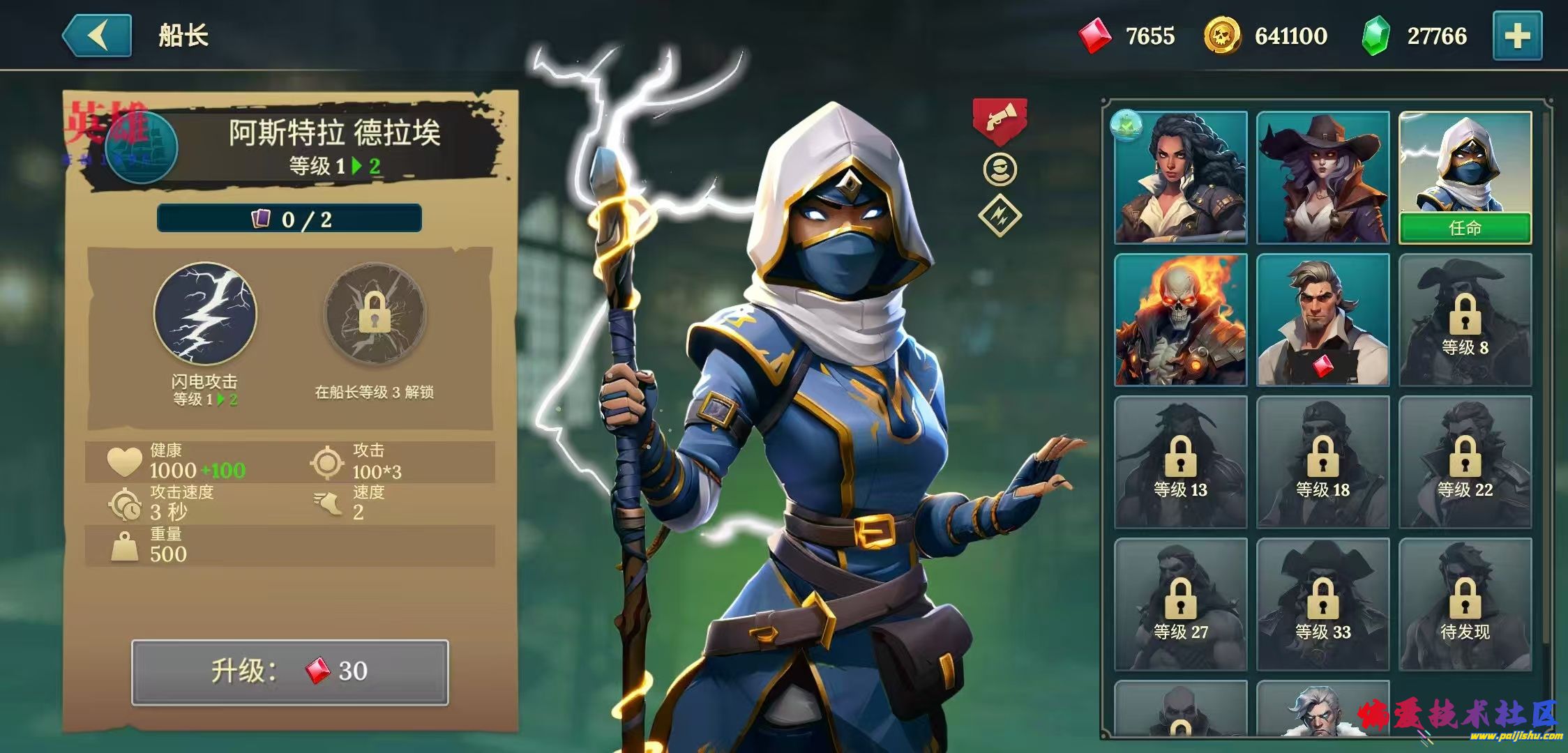View the locked level 13 captain
This screenshot has width=1568, height=753.
[1181, 462]
